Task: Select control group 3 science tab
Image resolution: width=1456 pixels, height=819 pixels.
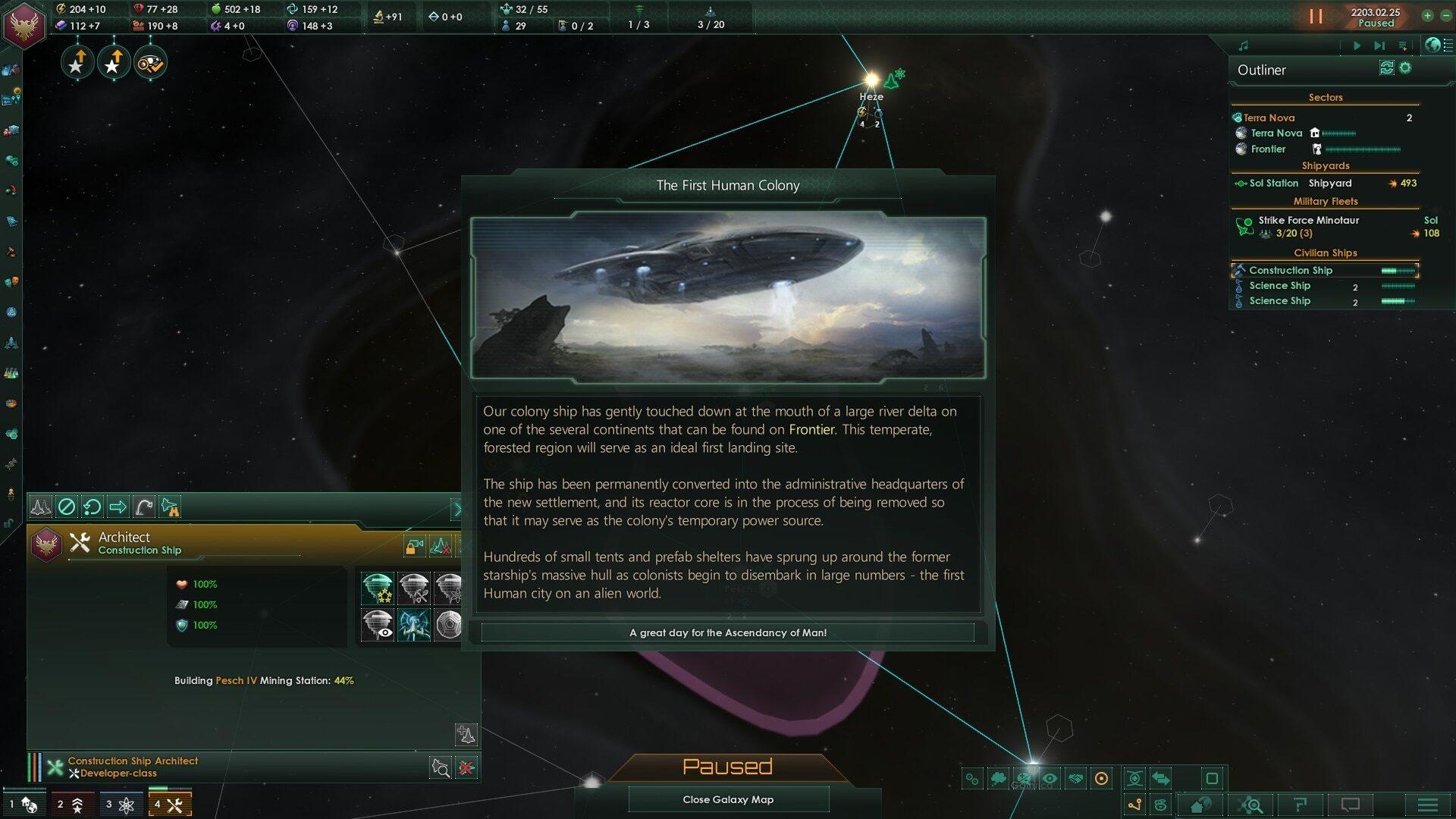Action: (x=120, y=805)
